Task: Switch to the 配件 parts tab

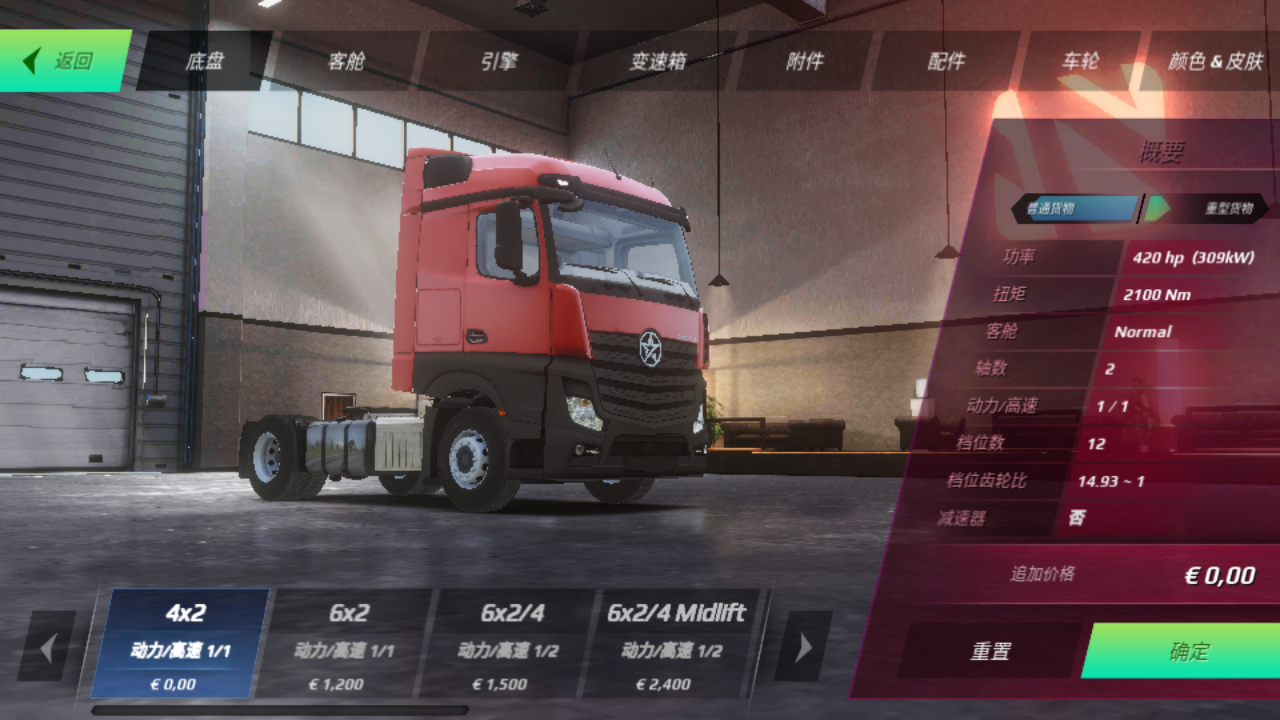Action: pos(946,61)
